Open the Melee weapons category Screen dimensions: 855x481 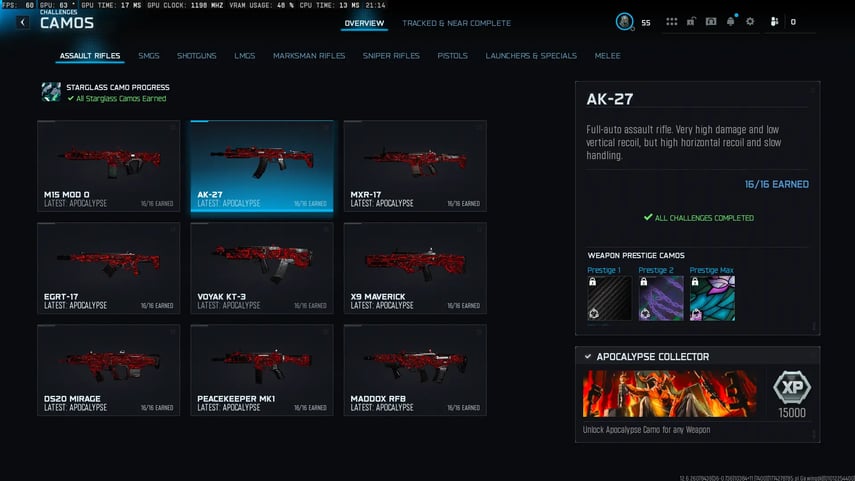(607, 56)
